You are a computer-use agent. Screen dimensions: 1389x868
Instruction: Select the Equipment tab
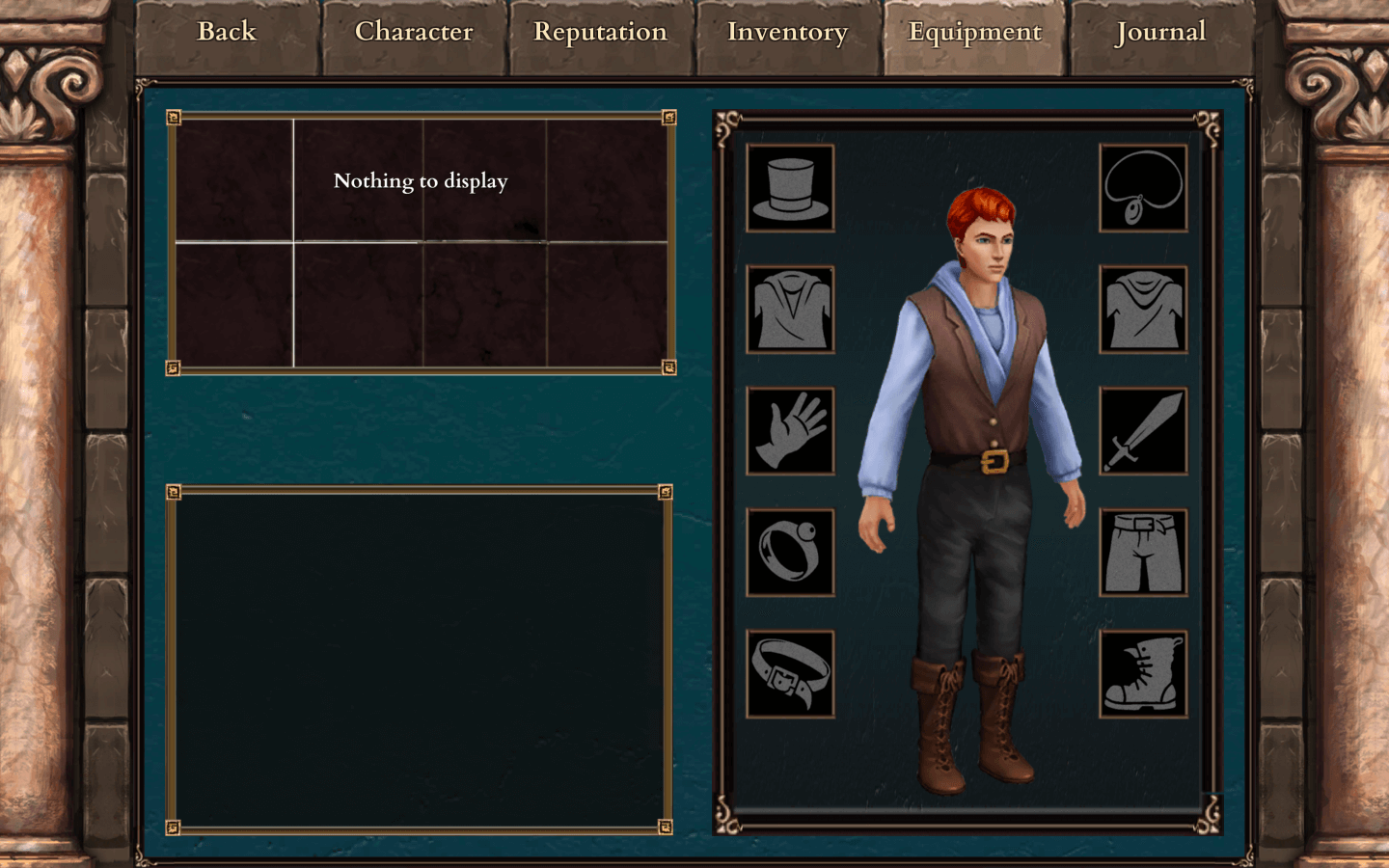pos(974,33)
